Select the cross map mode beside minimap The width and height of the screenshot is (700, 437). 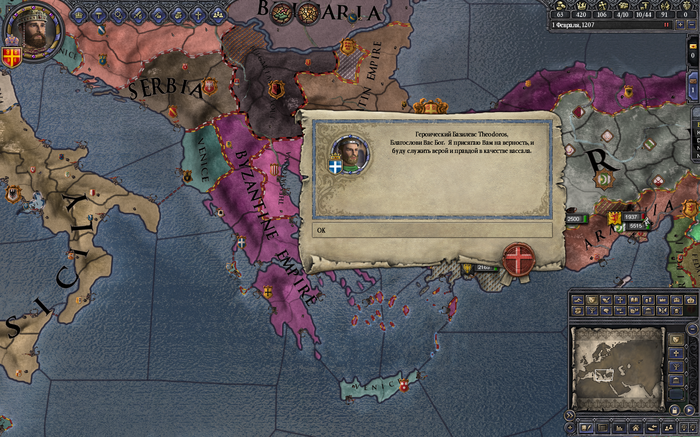point(677,352)
